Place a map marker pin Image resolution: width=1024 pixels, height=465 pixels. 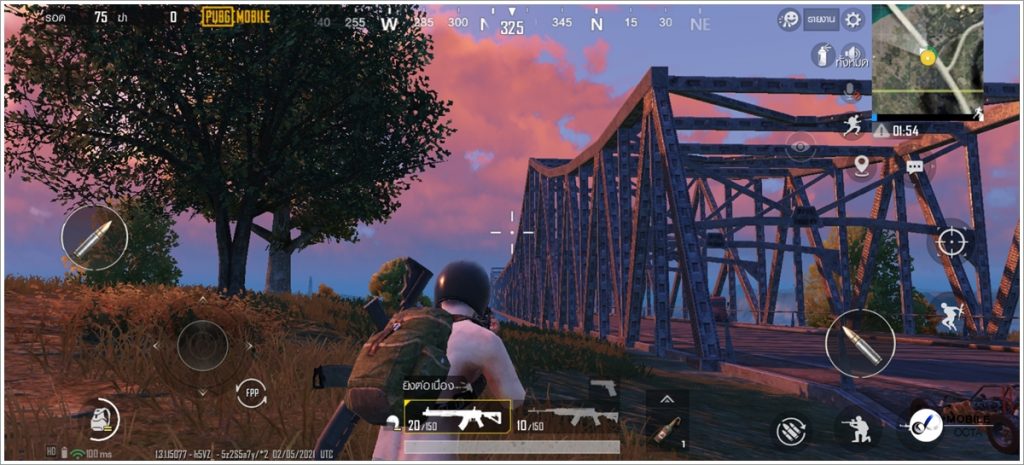pos(861,165)
